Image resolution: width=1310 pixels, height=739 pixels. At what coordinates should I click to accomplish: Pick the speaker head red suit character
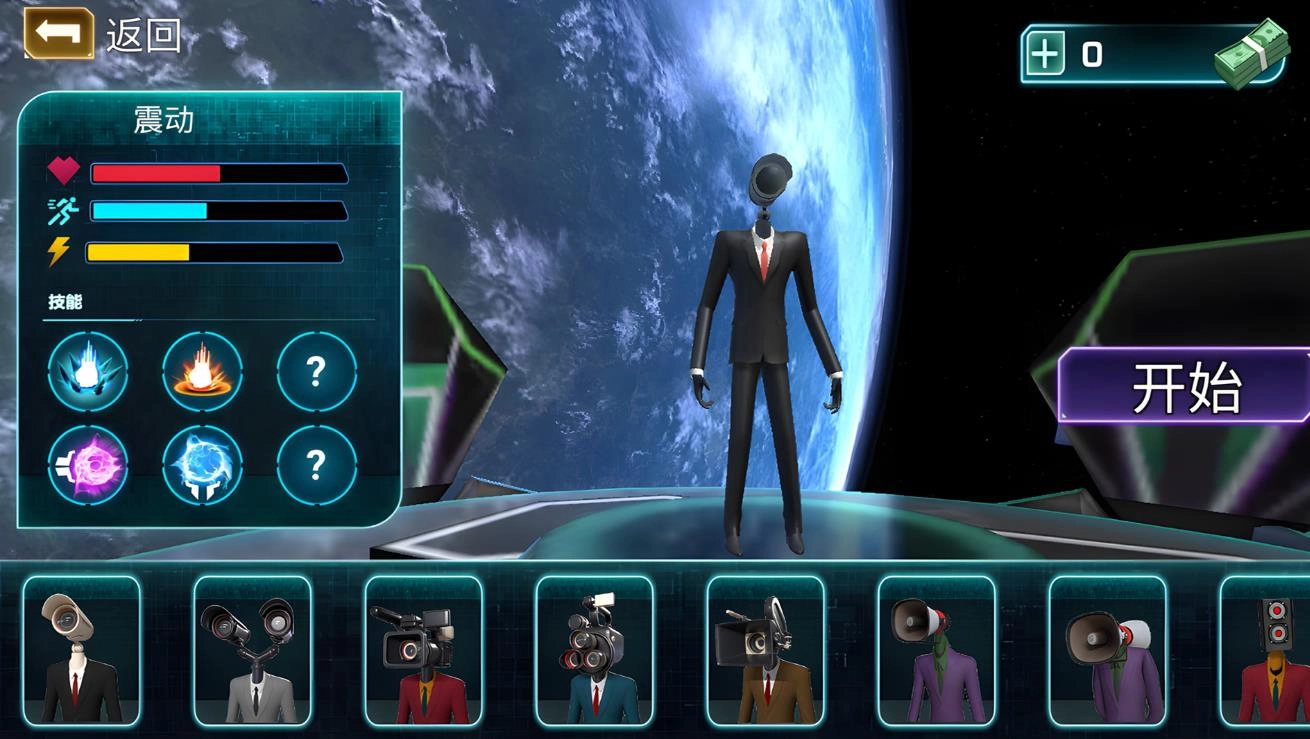(1268, 650)
